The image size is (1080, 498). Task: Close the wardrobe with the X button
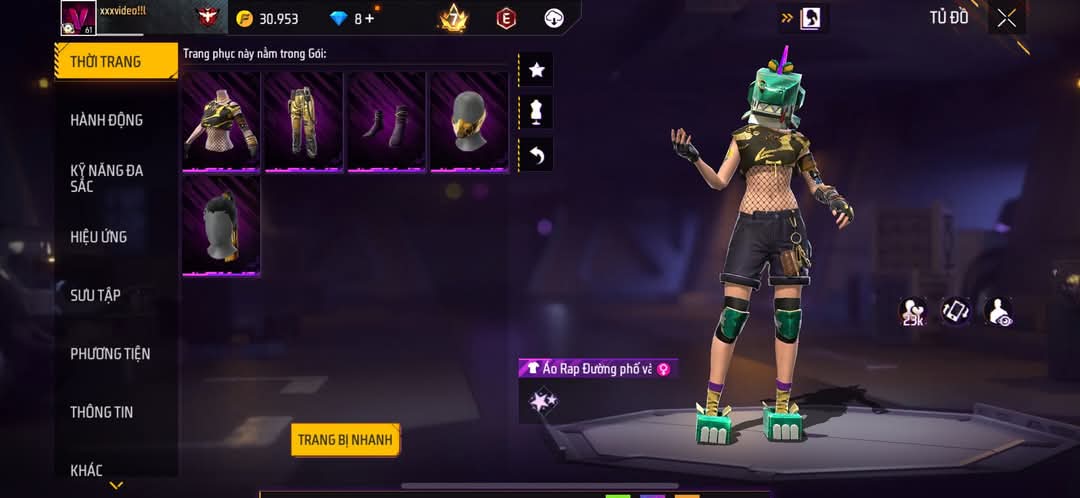(1006, 18)
